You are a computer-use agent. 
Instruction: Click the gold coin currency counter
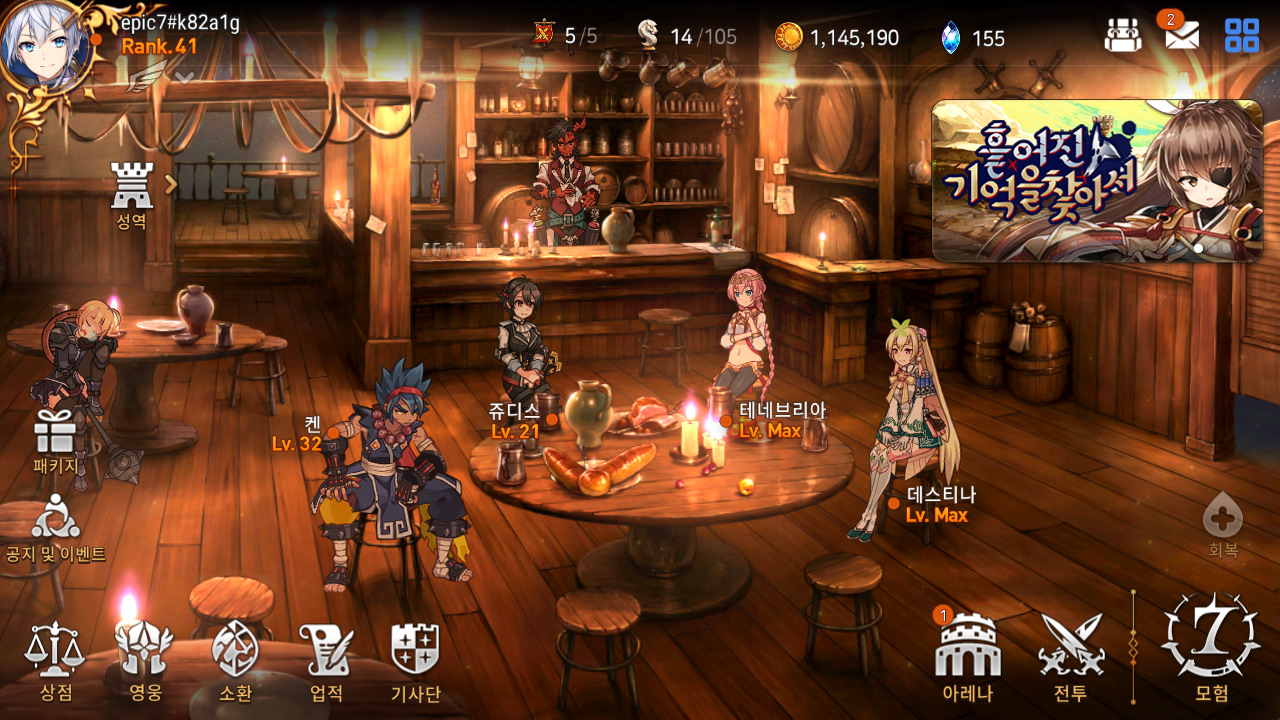(x=837, y=38)
